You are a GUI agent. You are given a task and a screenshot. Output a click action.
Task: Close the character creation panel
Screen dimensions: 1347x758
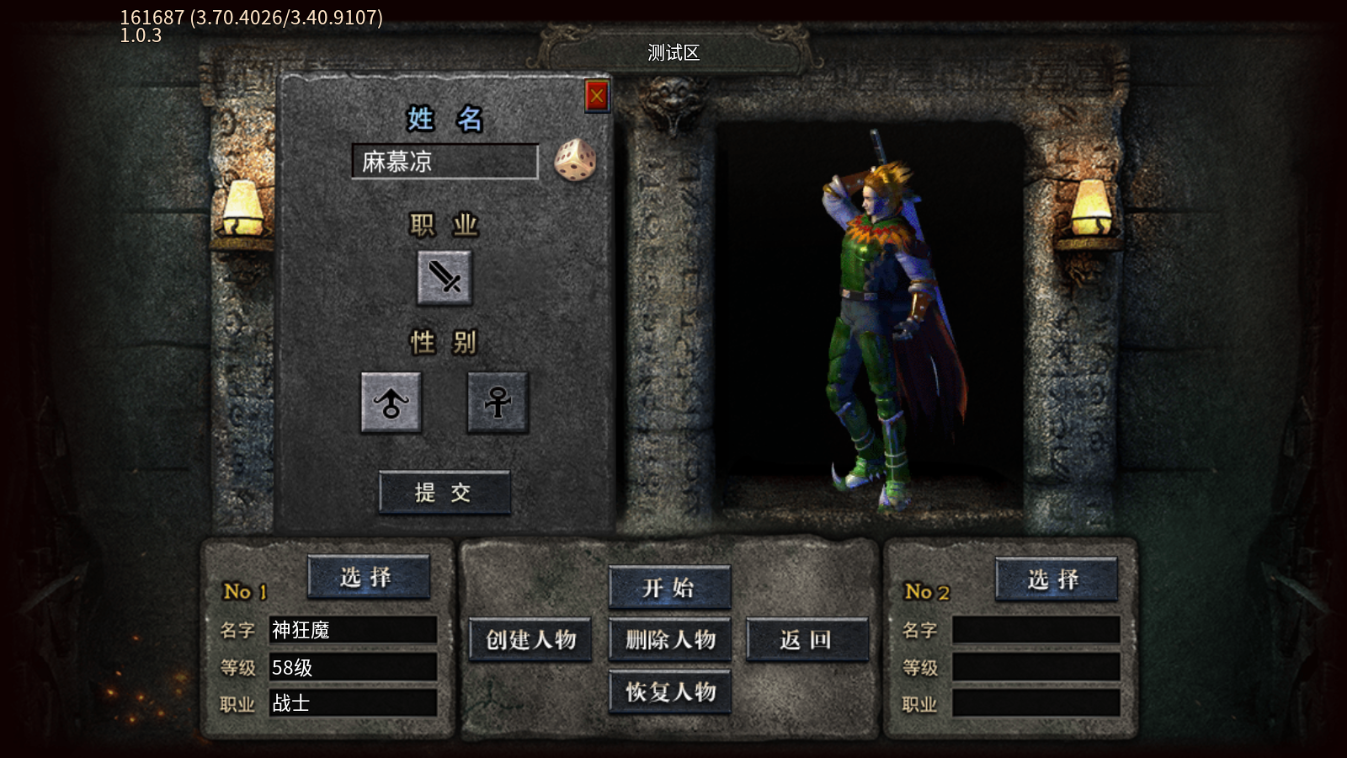pyautogui.click(x=597, y=96)
